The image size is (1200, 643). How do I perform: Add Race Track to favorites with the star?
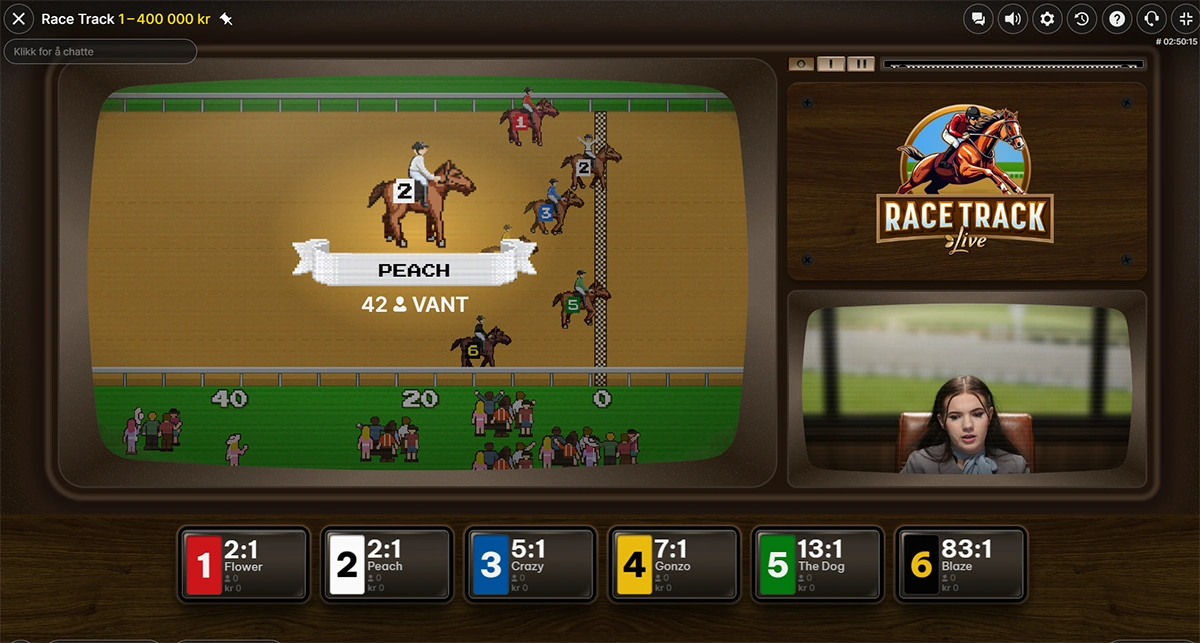(x=226, y=19)
